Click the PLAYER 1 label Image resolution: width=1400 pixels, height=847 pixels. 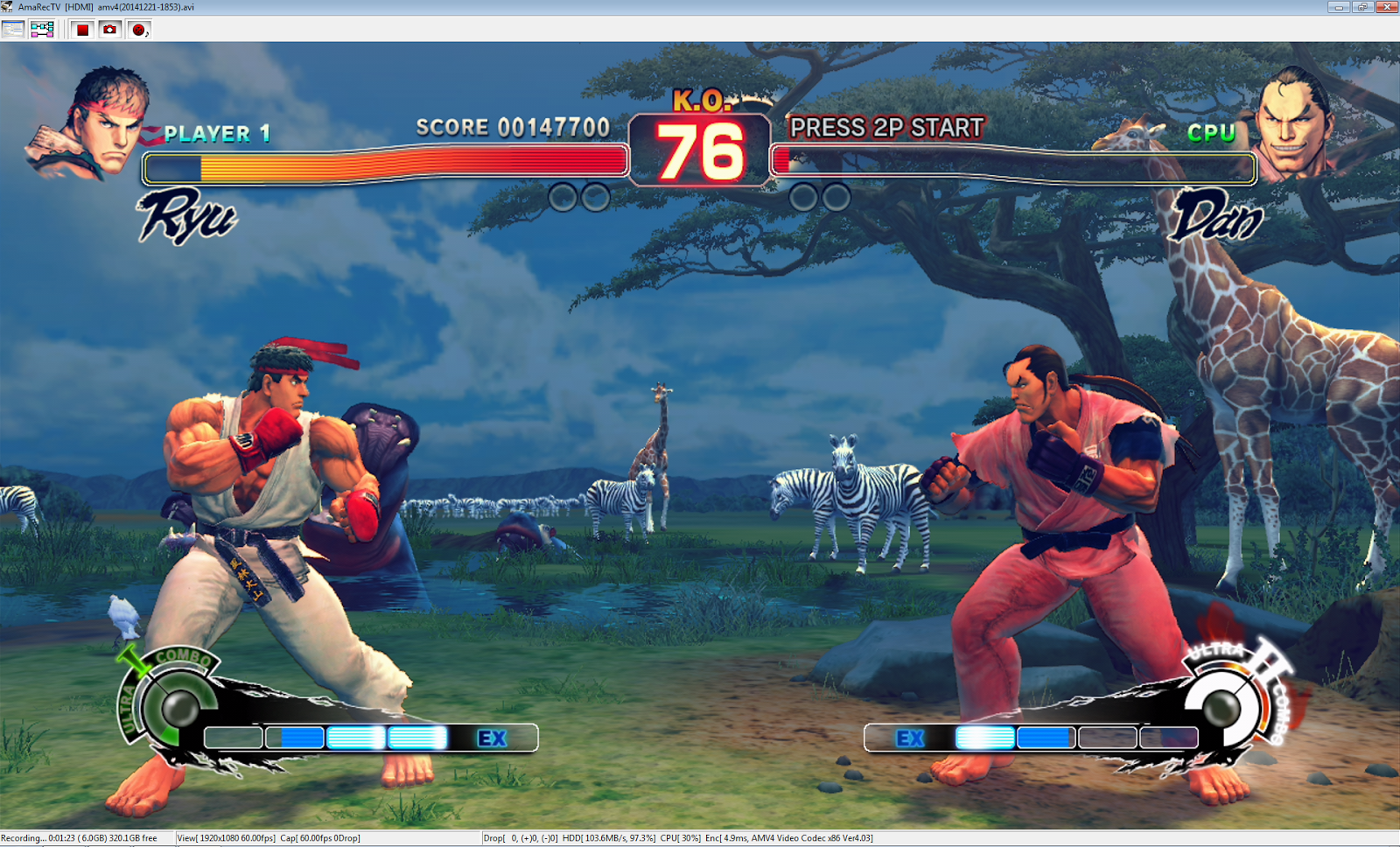(x=217, y=135)
